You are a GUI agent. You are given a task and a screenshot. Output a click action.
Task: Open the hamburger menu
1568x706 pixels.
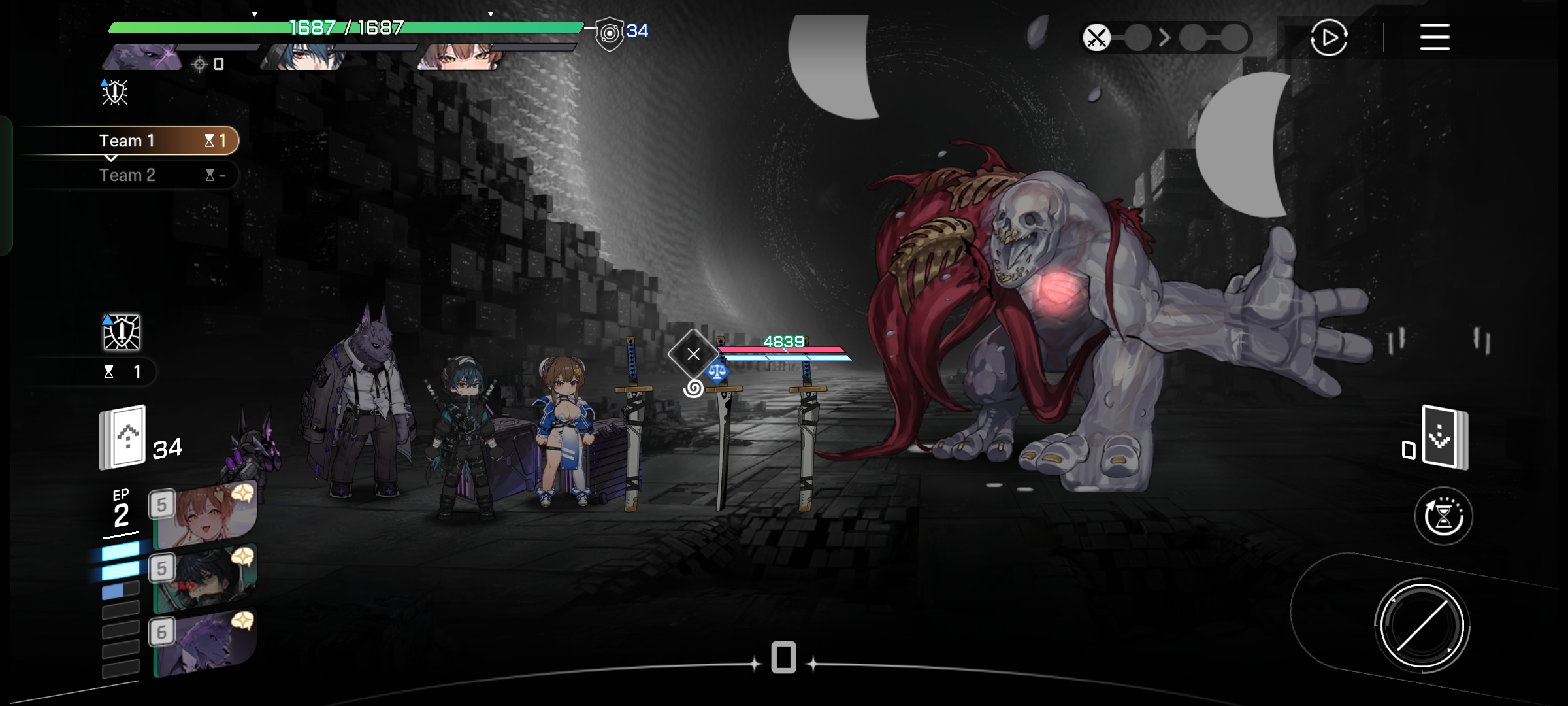click(x=1434, y=37)
